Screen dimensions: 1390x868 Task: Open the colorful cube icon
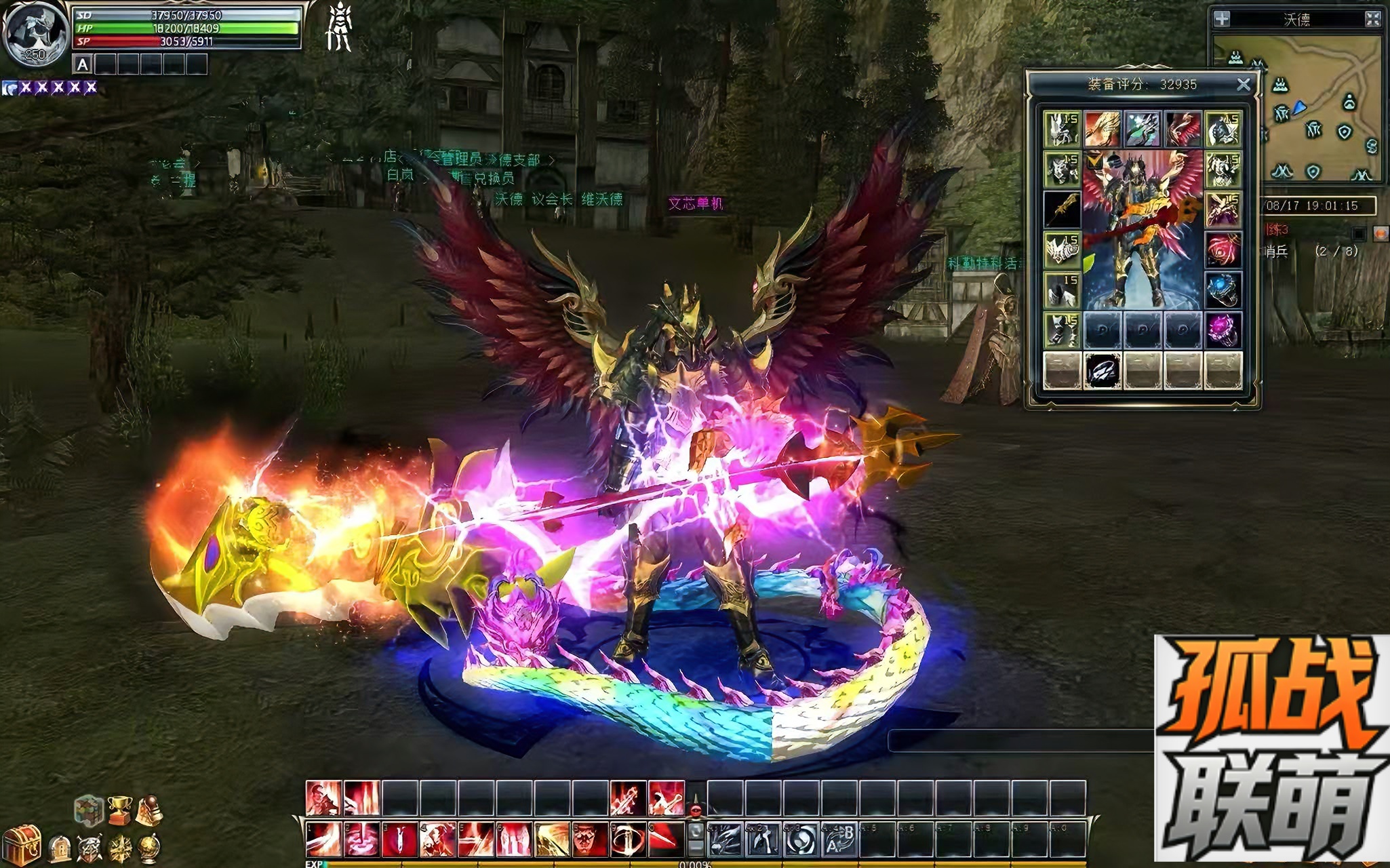tap(88, 809)
